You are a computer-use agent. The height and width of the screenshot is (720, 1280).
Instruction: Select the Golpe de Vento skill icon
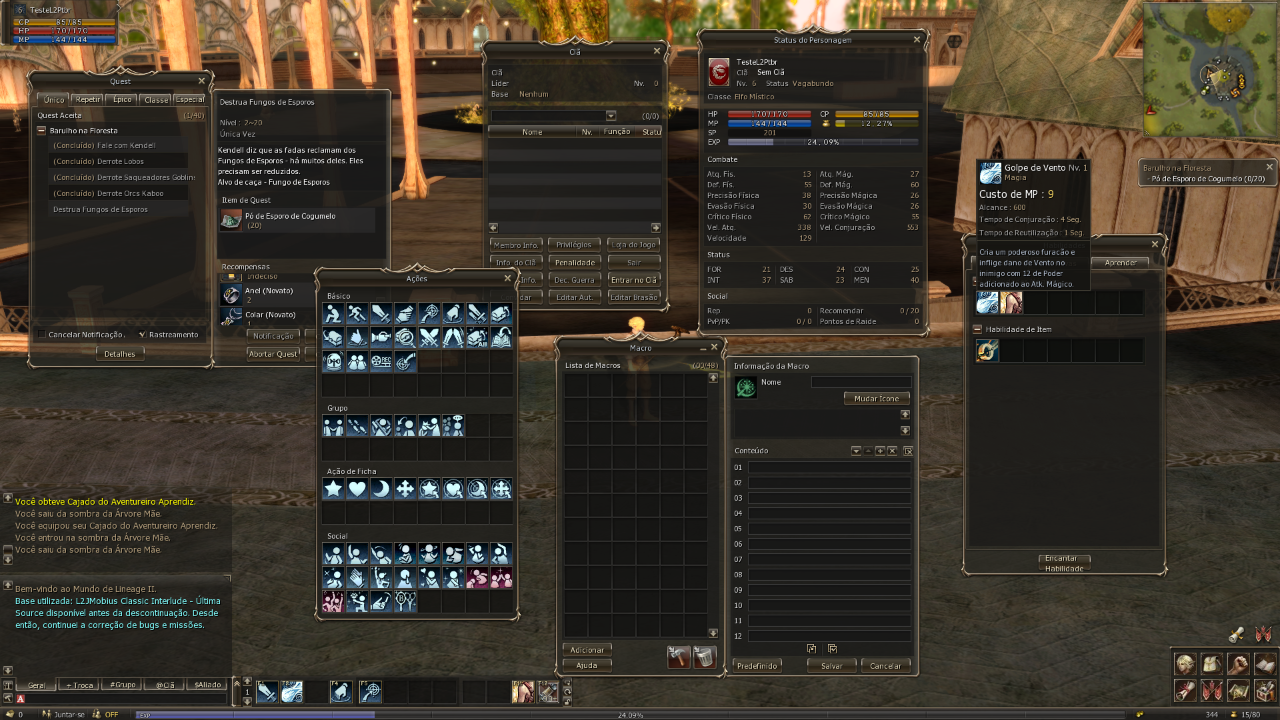coord(986,302)
